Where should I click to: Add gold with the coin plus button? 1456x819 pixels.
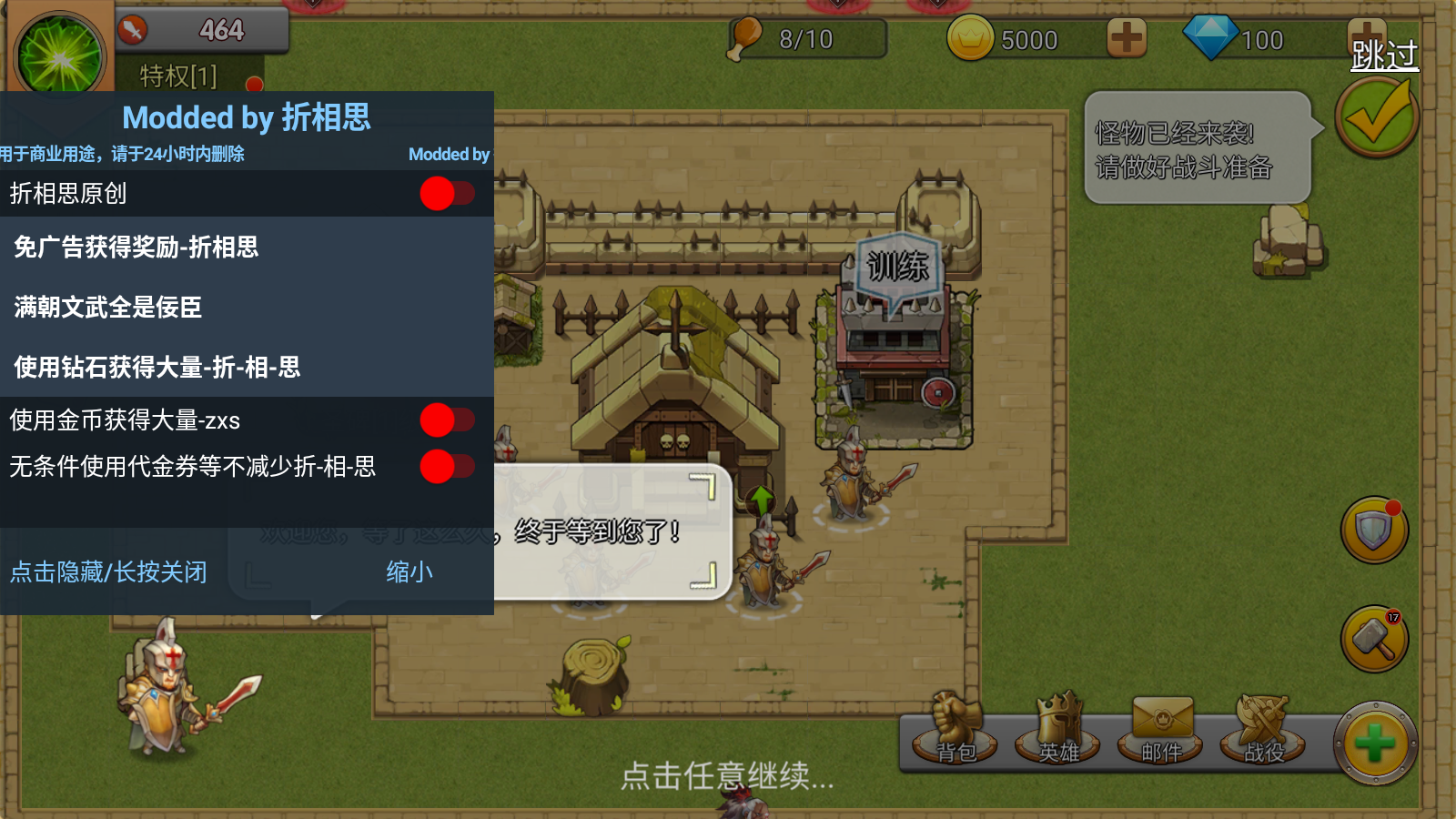pos(1127,38)
